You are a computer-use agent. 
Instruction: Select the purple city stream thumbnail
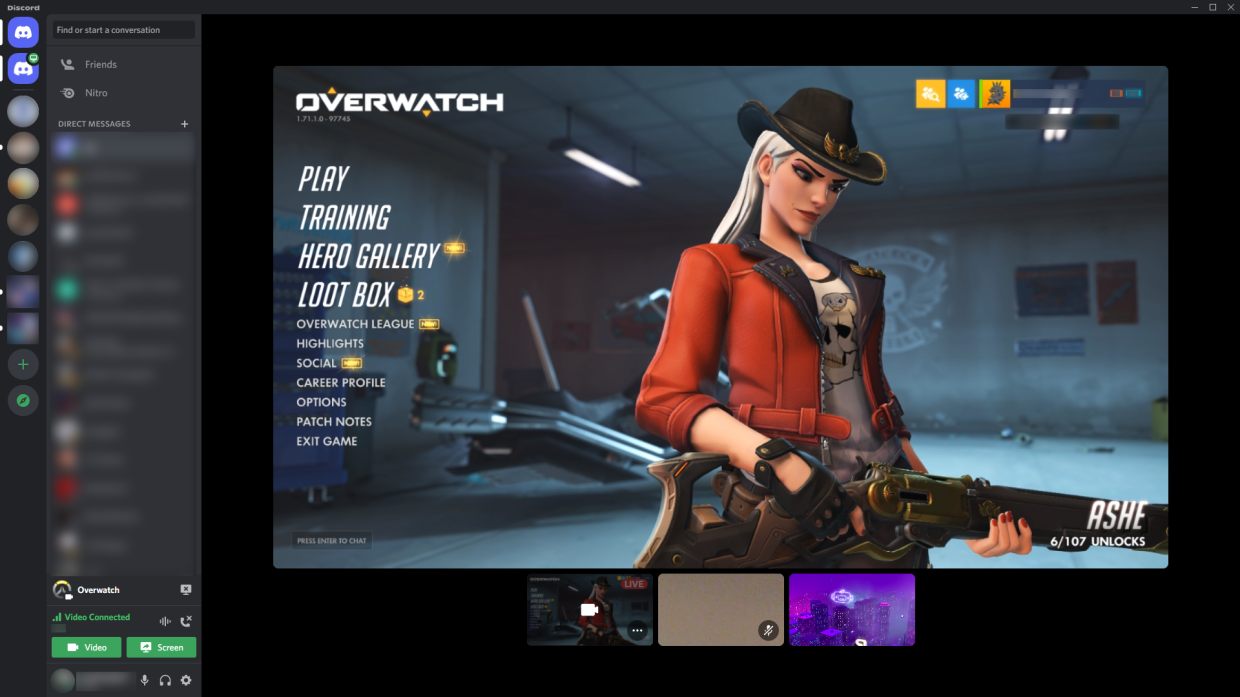pyautogui.click(x=852, y=609)
